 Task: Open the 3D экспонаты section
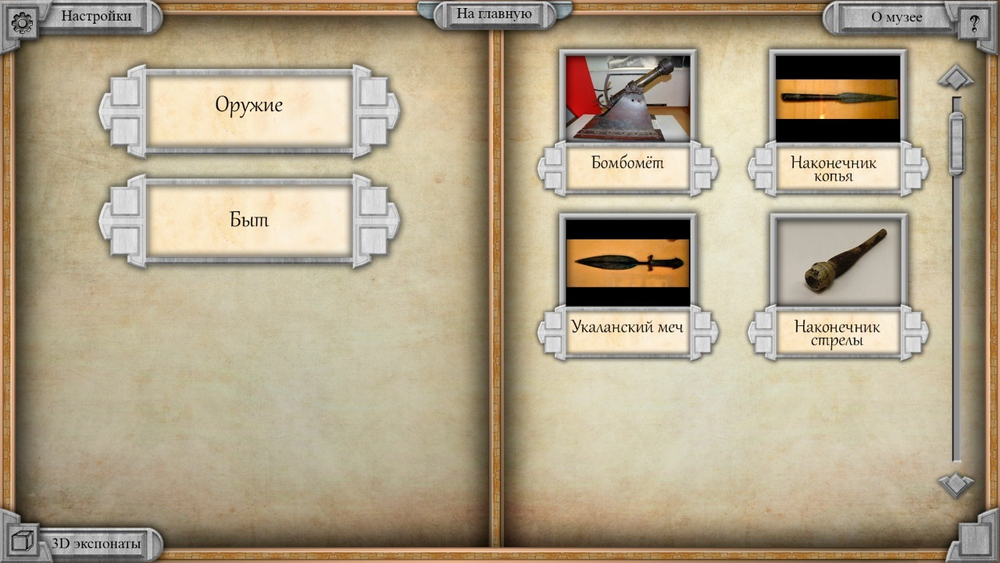pyautogui.click(x=96, y=544)
